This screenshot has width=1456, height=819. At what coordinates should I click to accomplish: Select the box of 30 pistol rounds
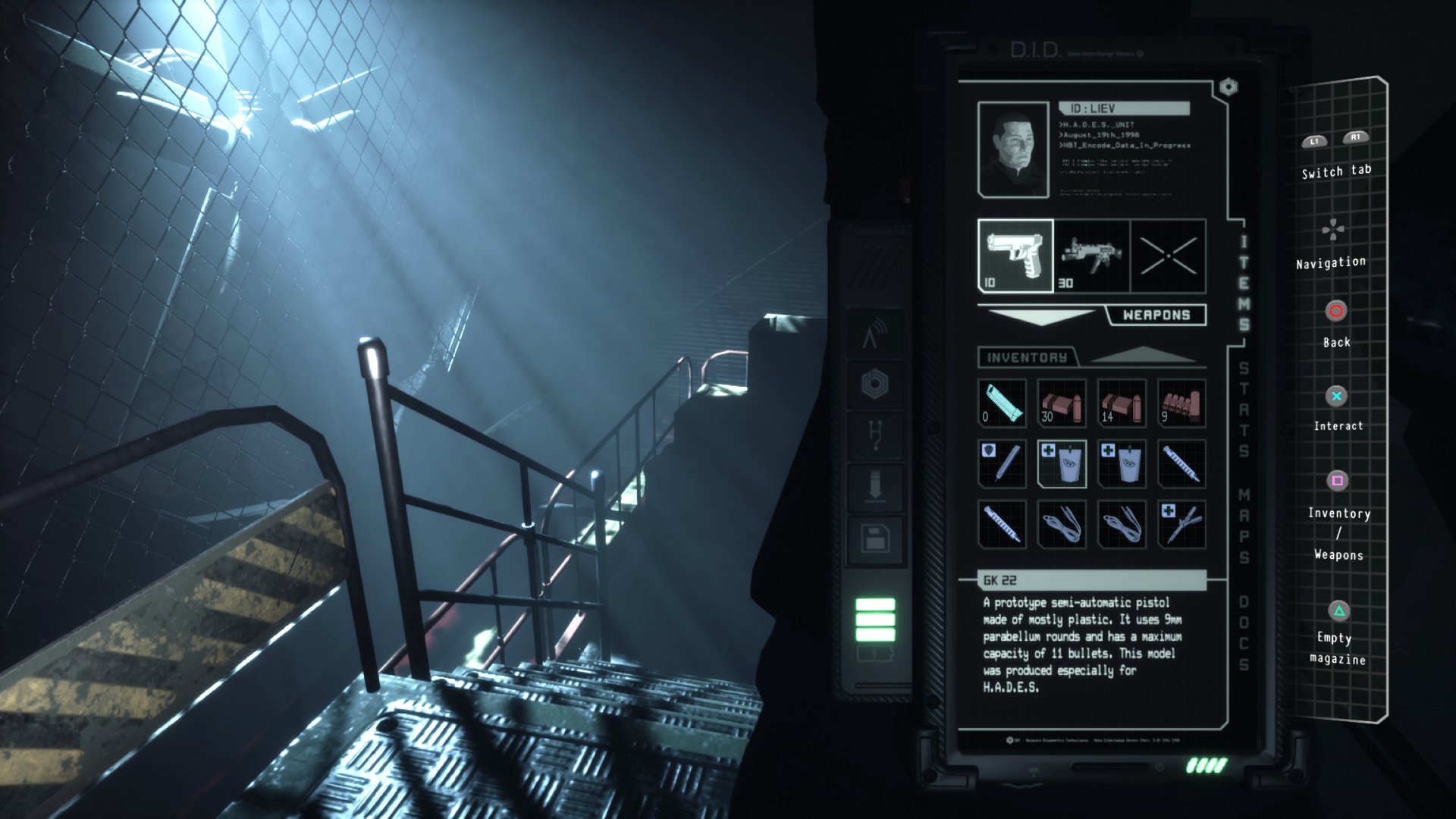(x=1062, y=402)
